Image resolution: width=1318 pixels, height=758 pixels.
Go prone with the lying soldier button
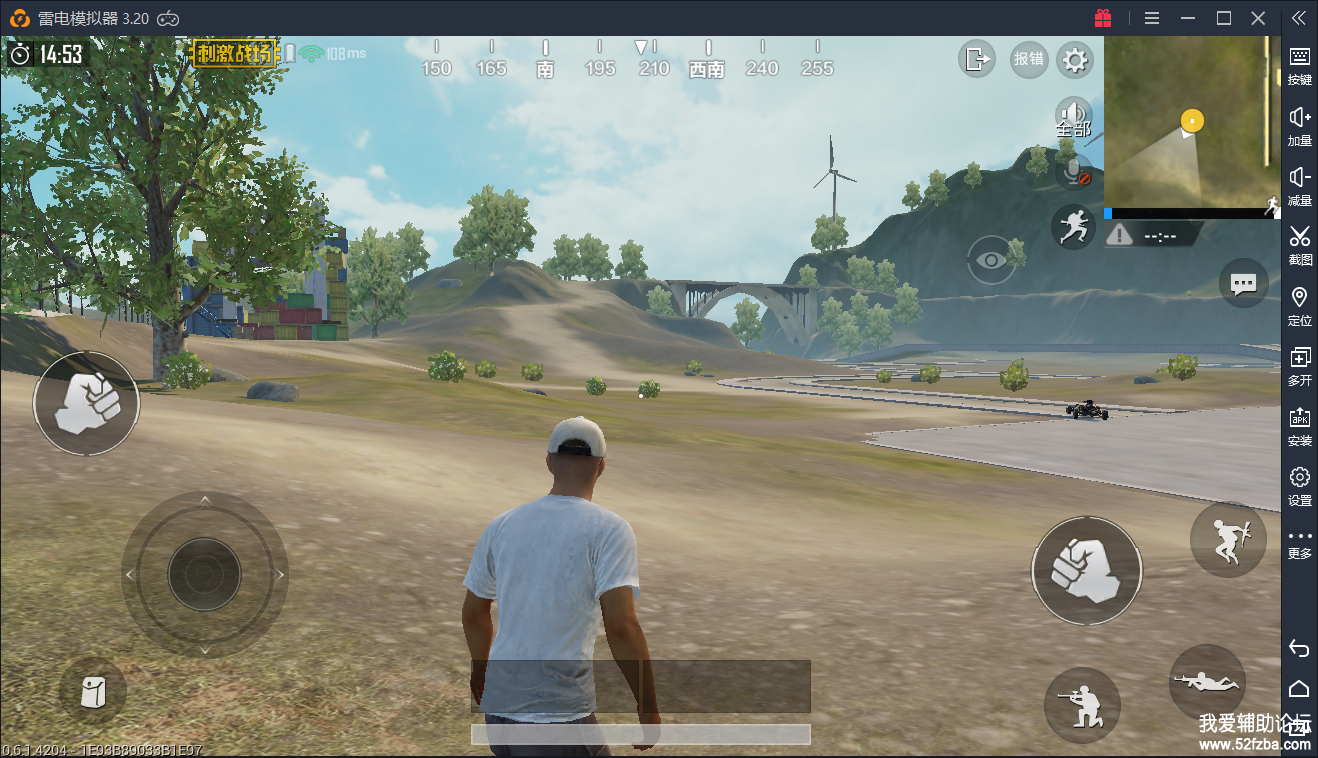pyautogui.click(x=1207, y=682)
